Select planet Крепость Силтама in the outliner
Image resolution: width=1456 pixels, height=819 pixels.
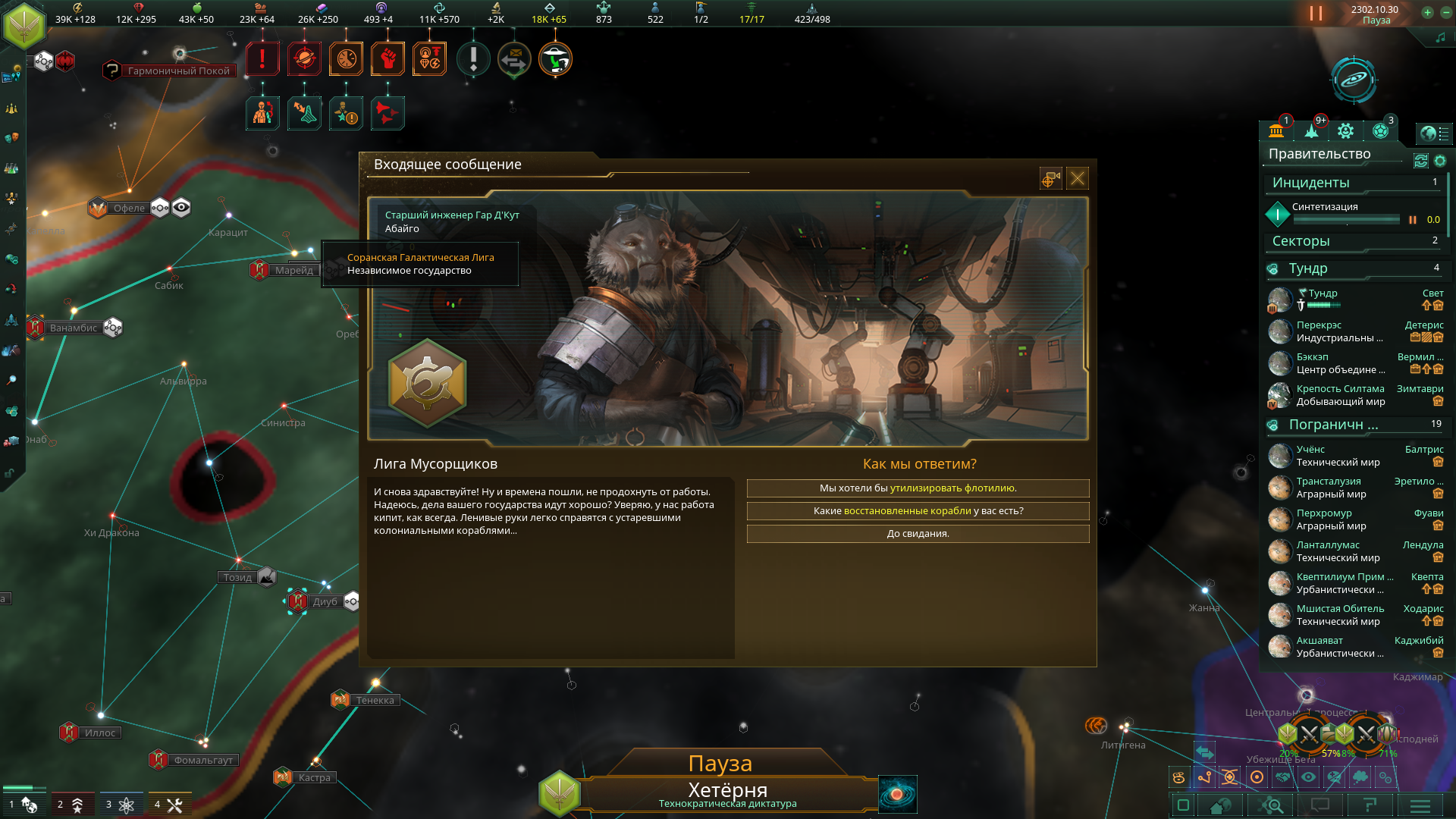tap(1339, 389)
